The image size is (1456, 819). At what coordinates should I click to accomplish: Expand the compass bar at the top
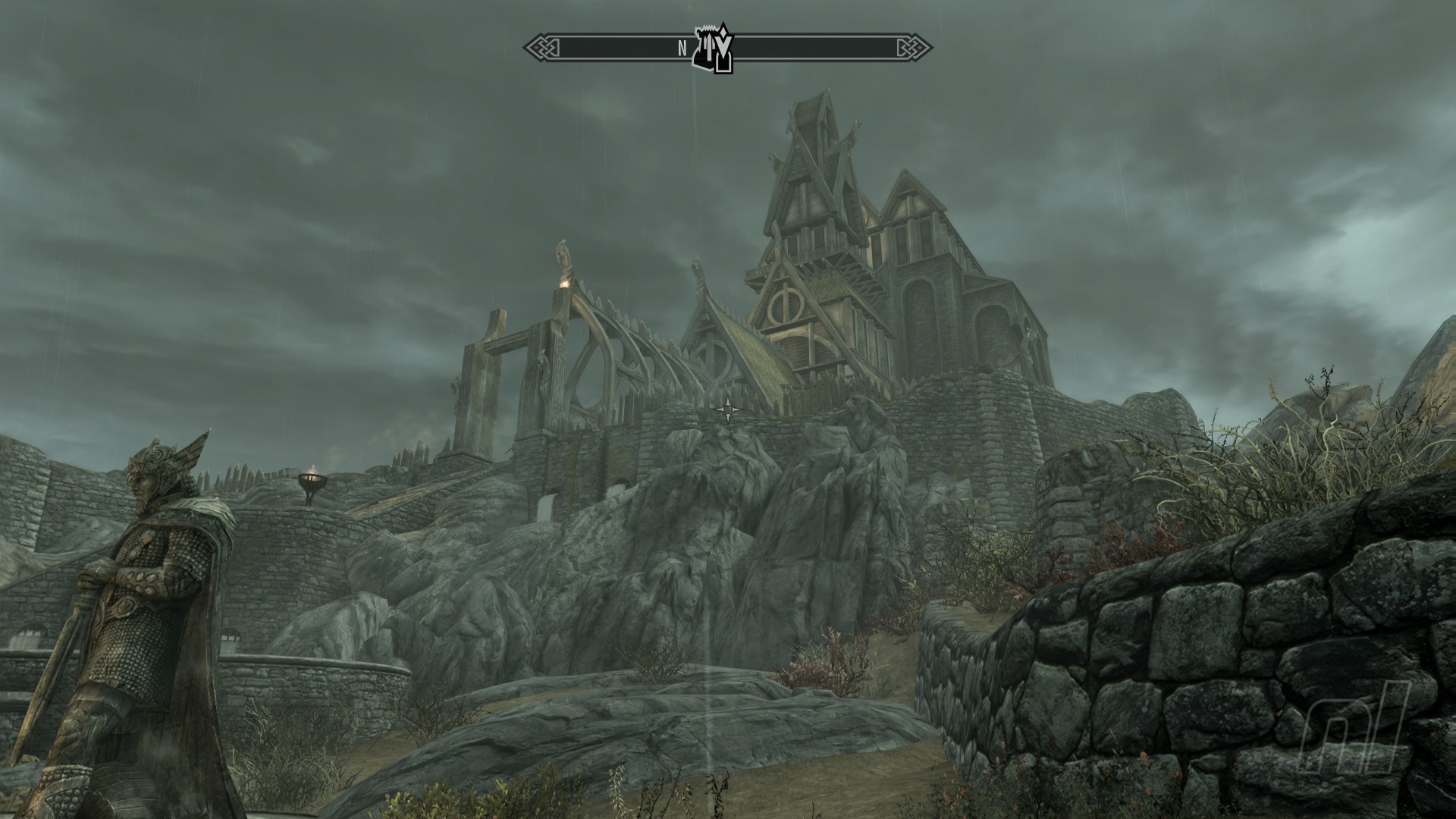pos(728,47)
